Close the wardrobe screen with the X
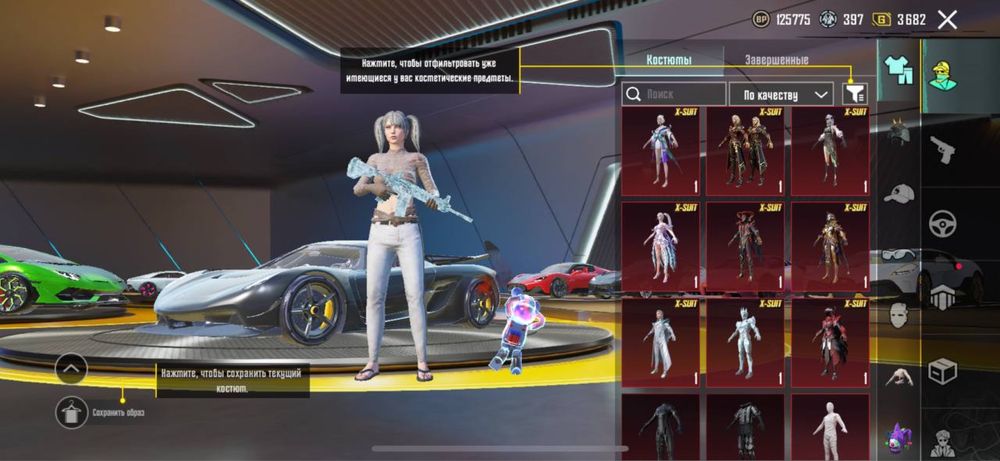 click(x=948, y=19)
